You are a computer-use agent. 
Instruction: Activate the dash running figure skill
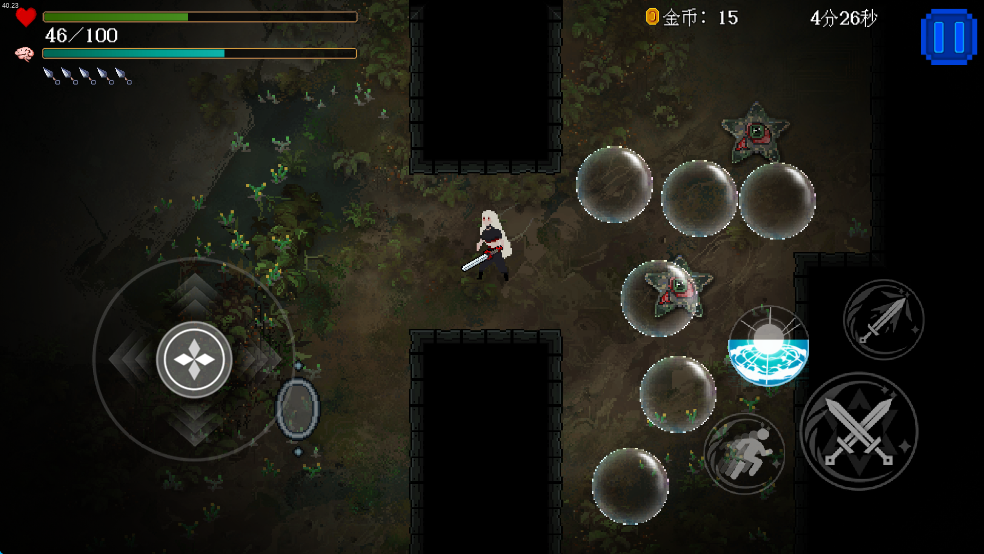(744, 453)
